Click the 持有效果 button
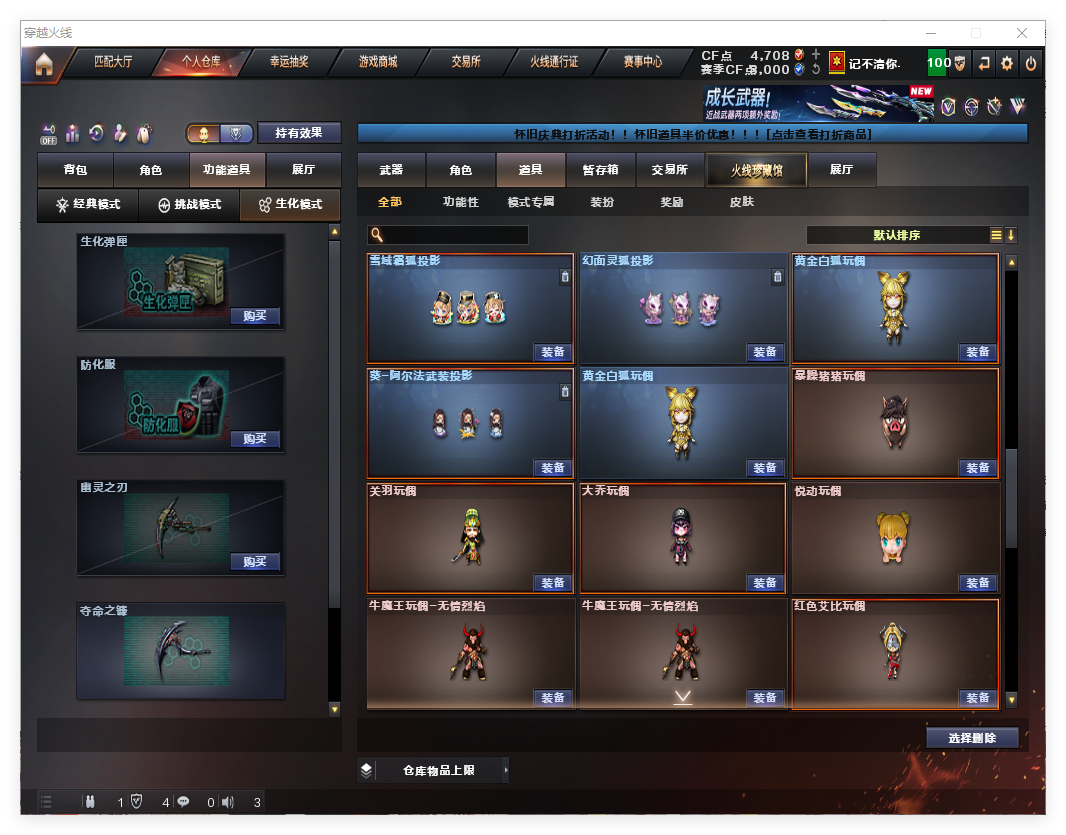Screen dimensions: 1066x835 click(x=299, y=133)
